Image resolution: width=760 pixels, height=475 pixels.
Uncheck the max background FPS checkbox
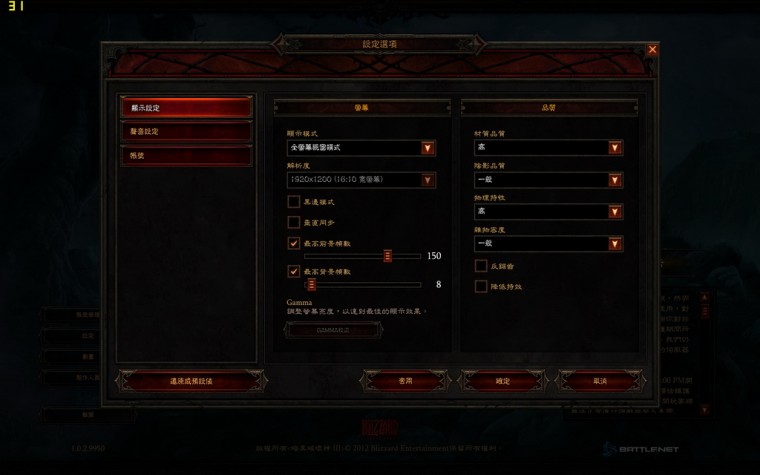pos(294,271)
